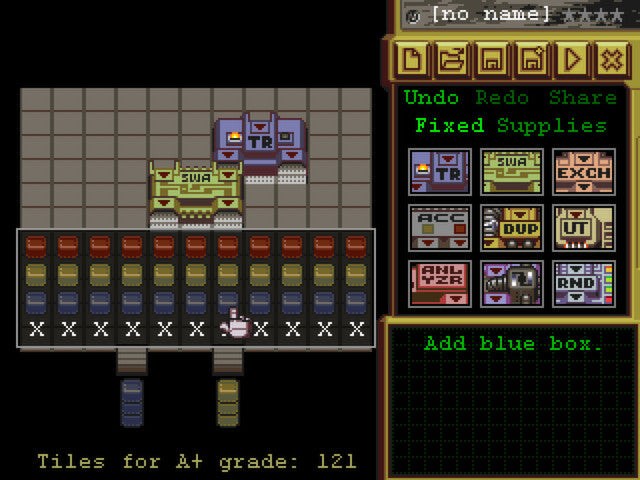This screenshot has height=480, width=640.
Task: Pick the SWA machine from the palette
Action: (x=512, y=172)
